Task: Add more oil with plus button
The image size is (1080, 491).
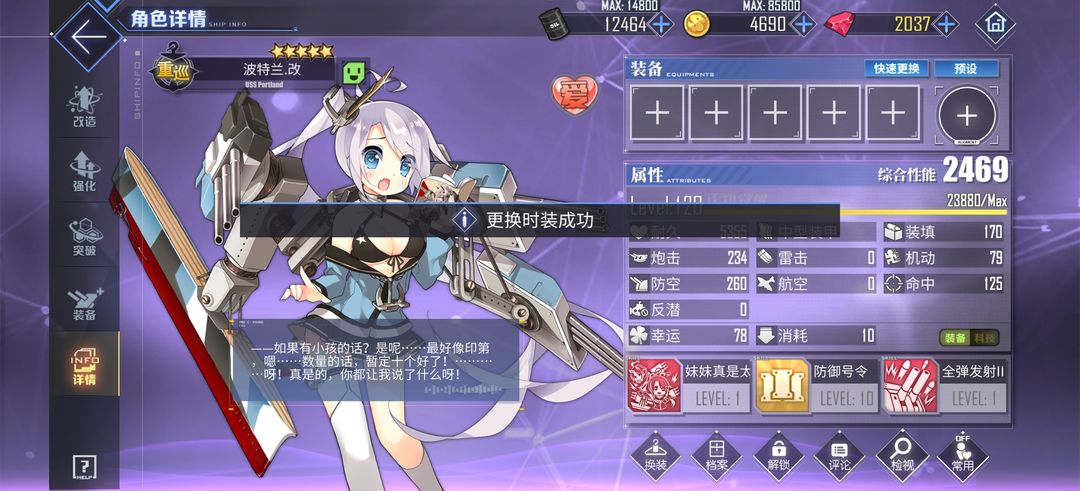Action: [x=663, y=24]
